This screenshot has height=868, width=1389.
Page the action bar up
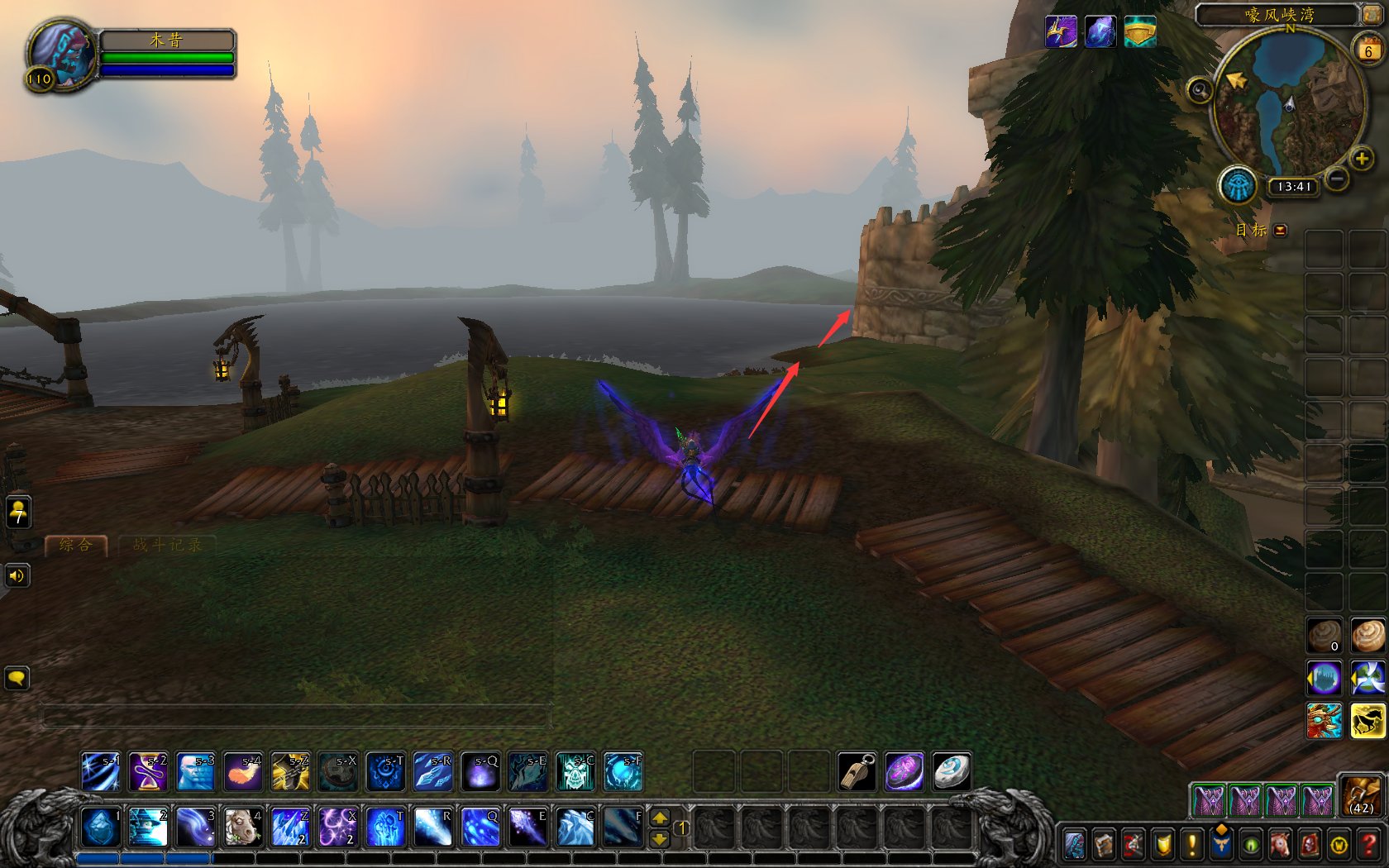click(x=660, y=818)
